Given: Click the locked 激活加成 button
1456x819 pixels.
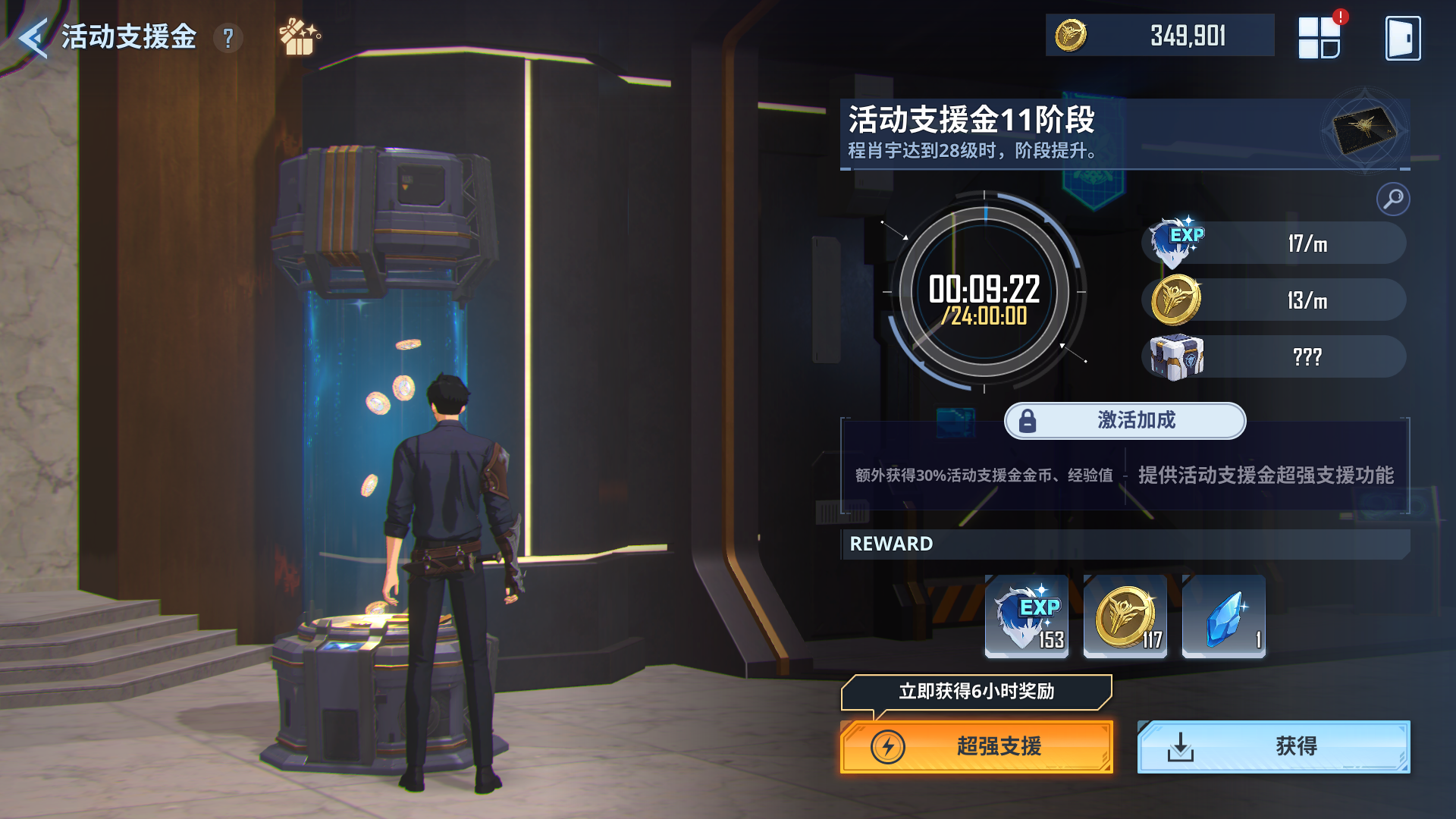Looking at the screenshot, I should (x=1125, y=421).
